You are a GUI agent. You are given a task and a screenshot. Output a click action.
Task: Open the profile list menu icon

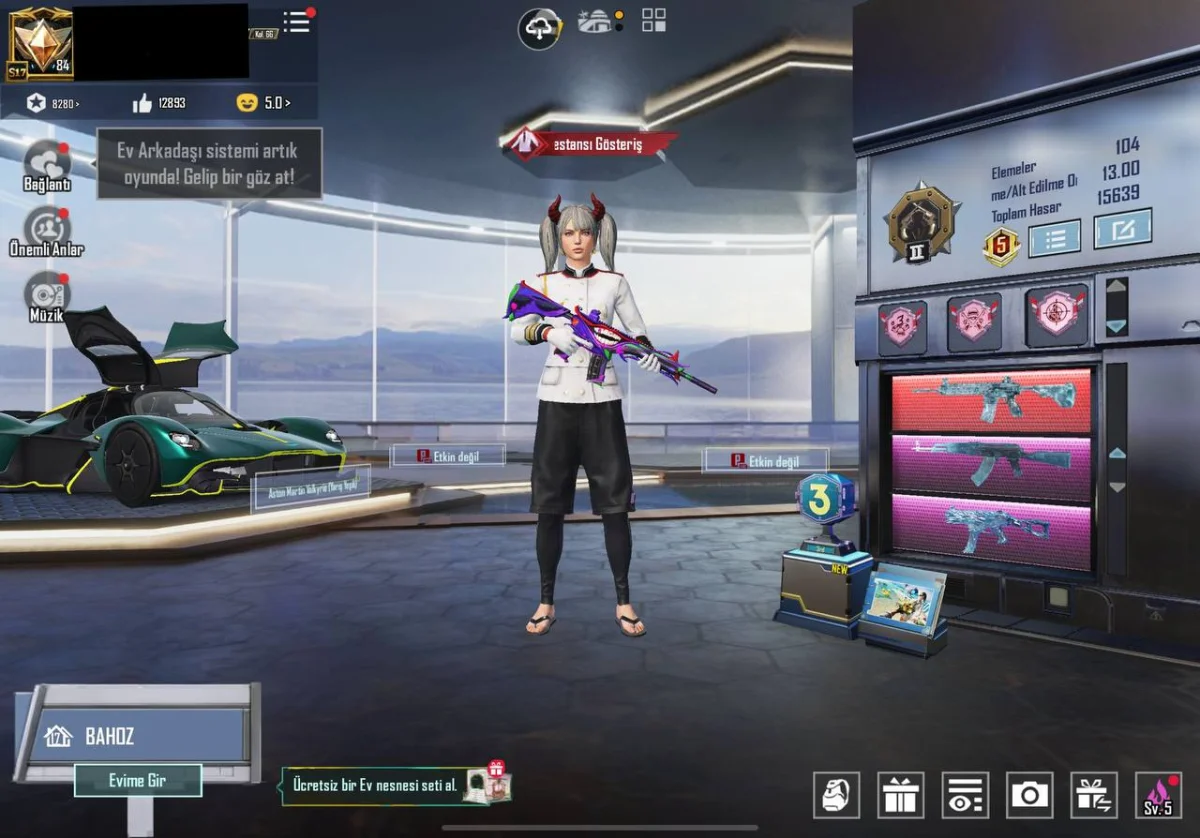(x=297, y=22)
